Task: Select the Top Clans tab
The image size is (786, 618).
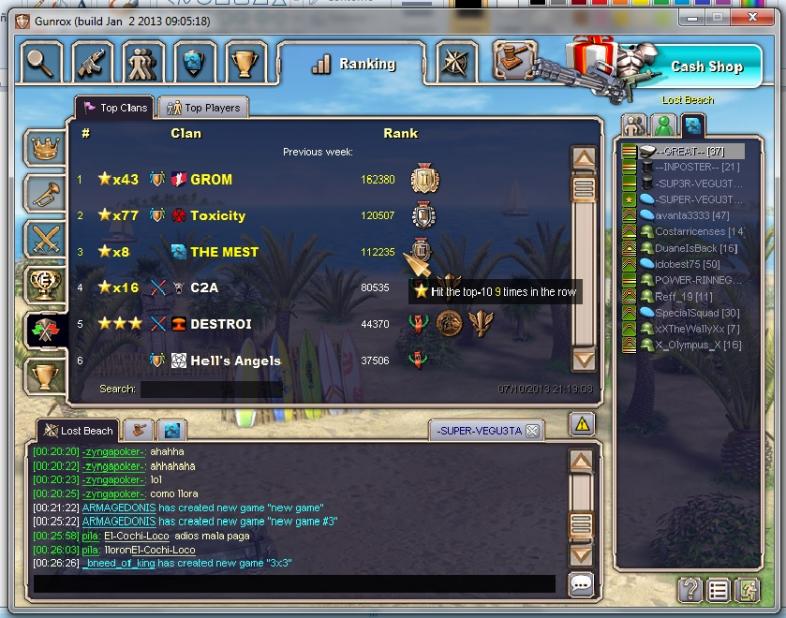Action: (x=116, y=108)
